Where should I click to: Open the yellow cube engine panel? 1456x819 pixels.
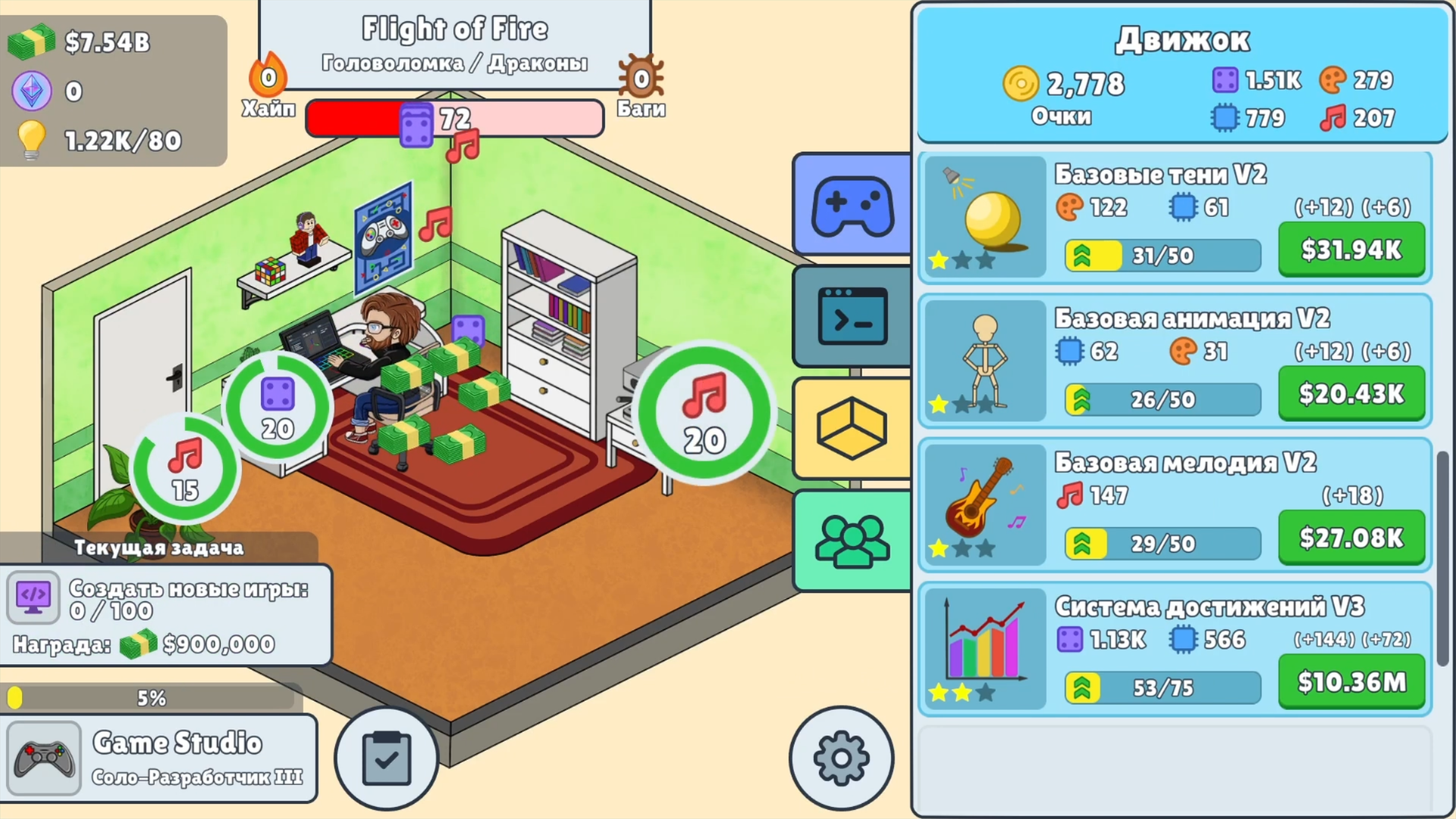point(851,428)
